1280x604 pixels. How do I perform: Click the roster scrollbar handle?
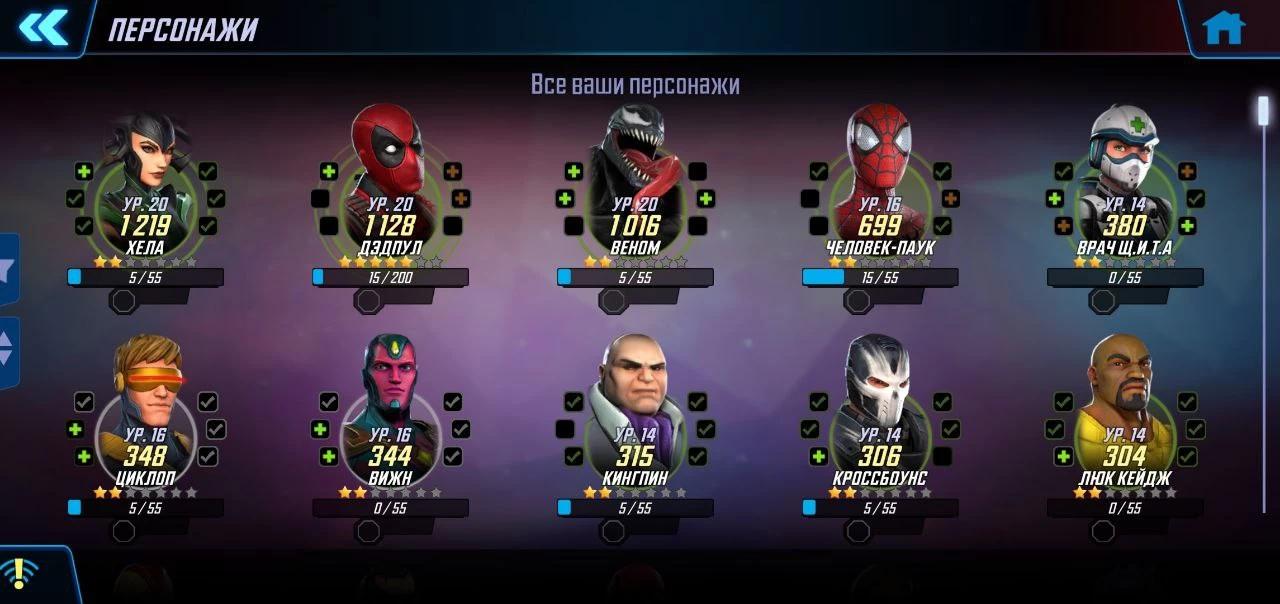click(x=1263, y=111)
